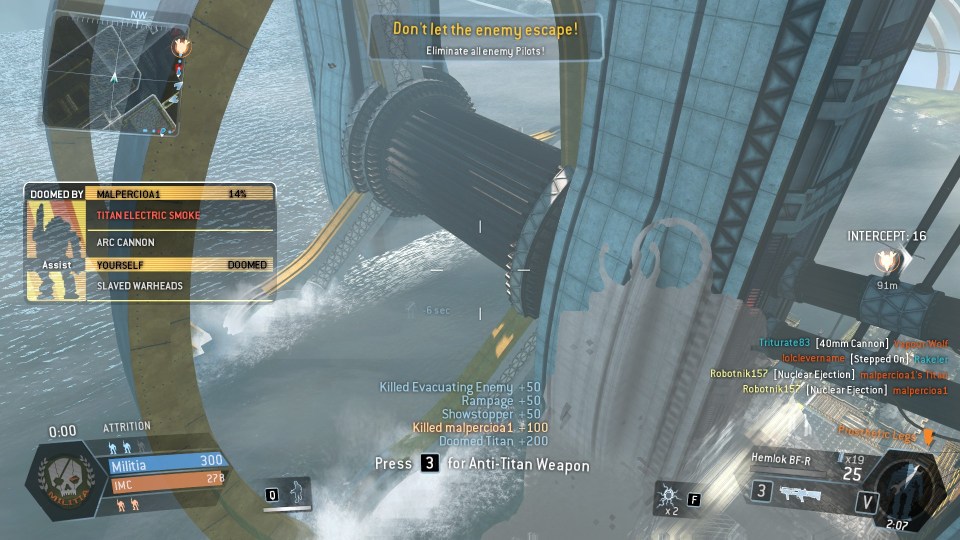
Task: Select the Titan Electric Smoke row
Action: tap(180, 215)
